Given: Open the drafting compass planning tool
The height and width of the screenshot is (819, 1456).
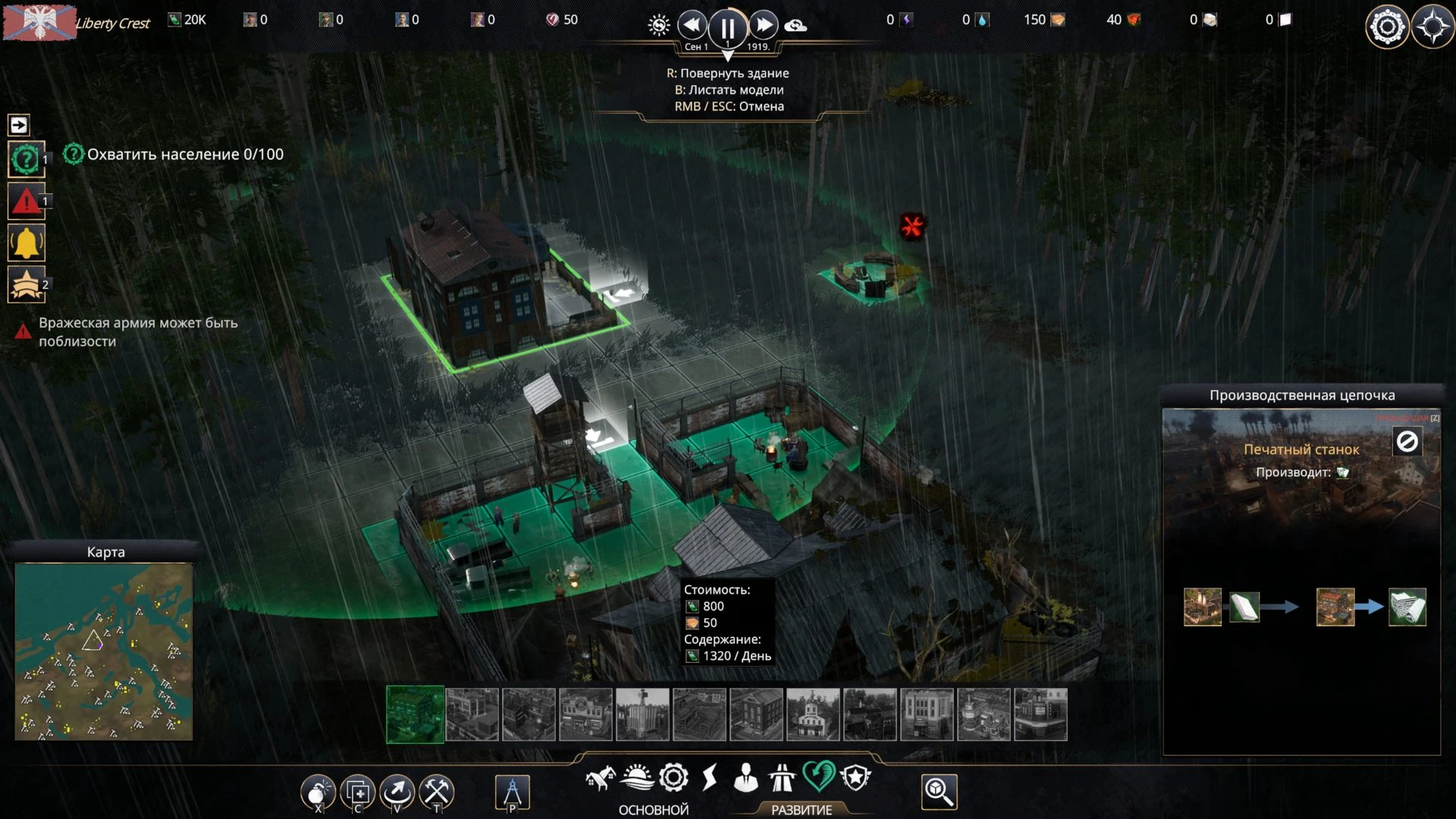Looking at the screenshot, I should (512, 793).
